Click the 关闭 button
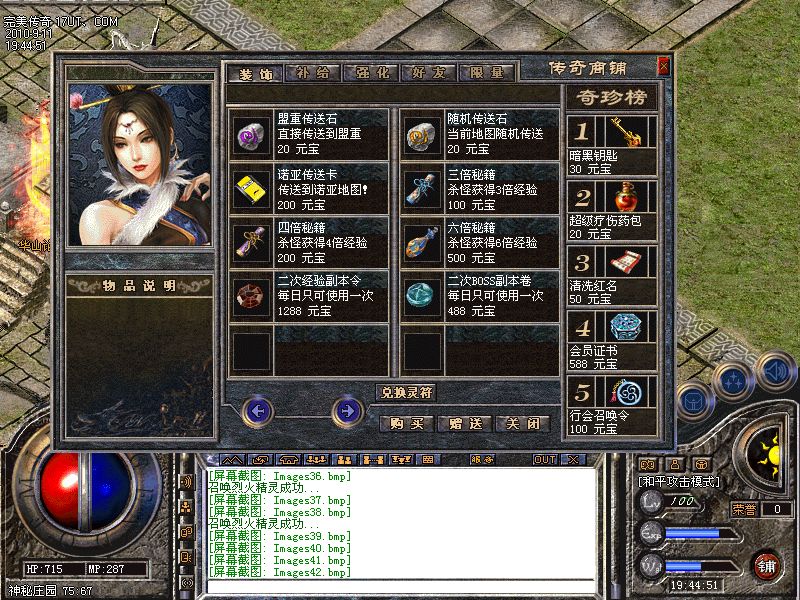Screen dimensions: 800x600 pyautogui.click(x=523, y=423)
